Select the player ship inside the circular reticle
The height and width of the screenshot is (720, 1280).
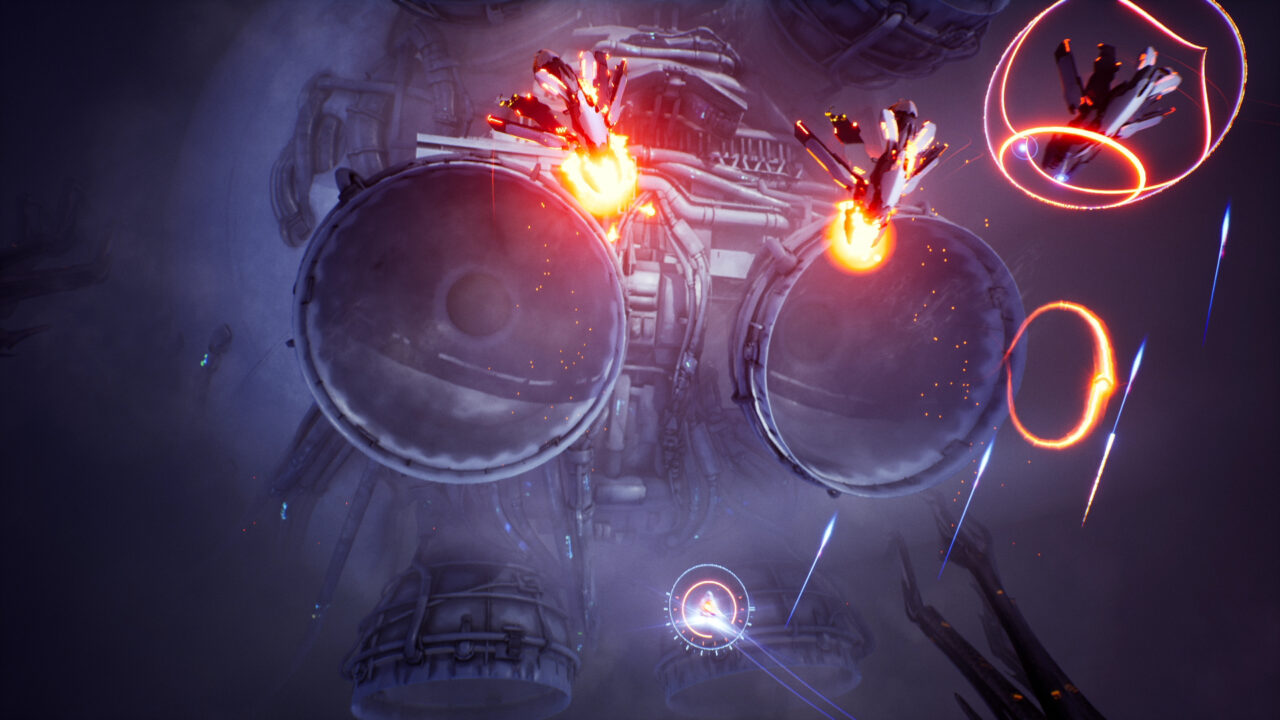pos(710,603)
